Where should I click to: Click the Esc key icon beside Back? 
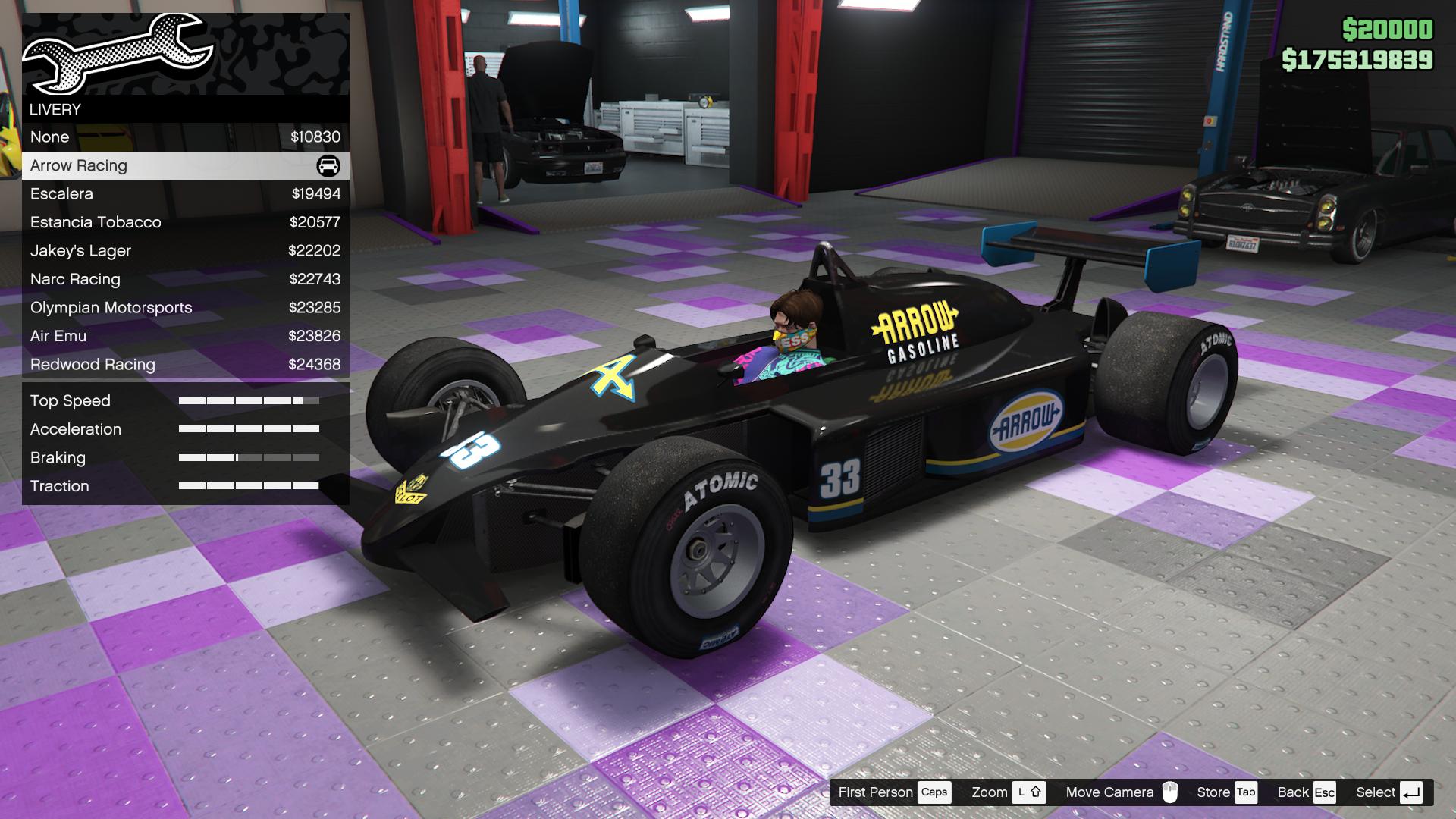click(x=1326, y=792)
